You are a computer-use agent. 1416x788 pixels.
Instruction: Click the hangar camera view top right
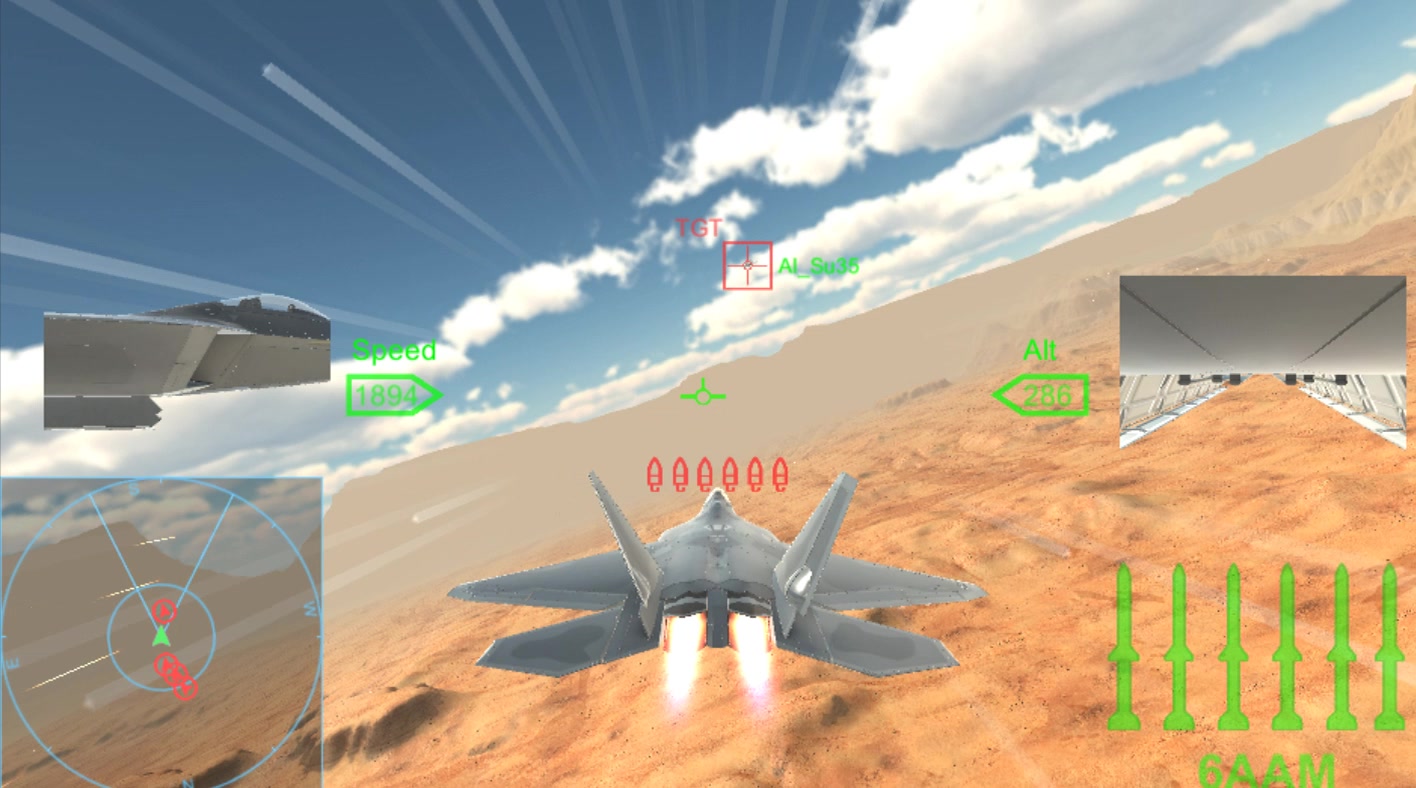1265,360
